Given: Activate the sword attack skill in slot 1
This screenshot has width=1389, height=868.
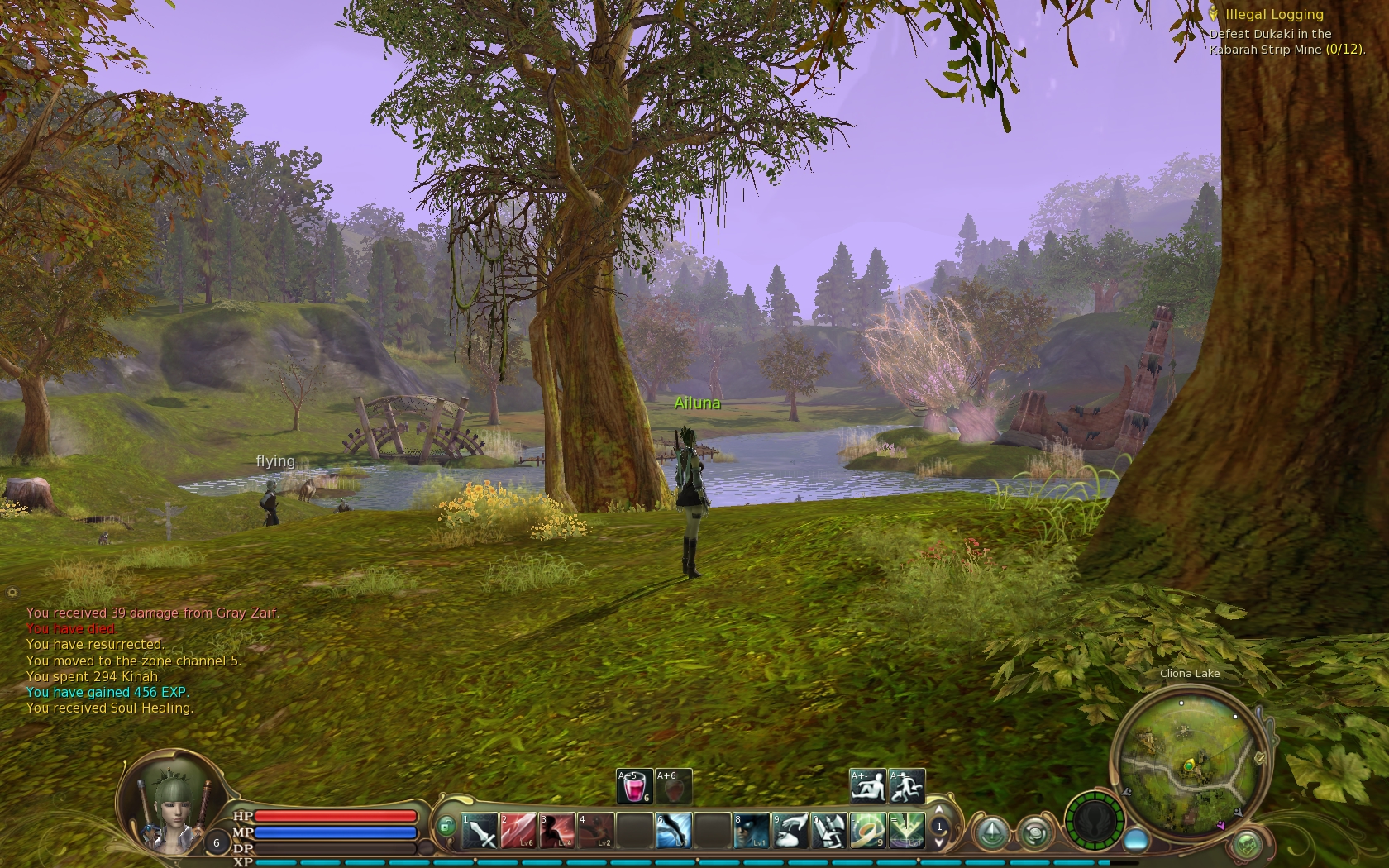Looking at the screenshot, I should point(480,830).
